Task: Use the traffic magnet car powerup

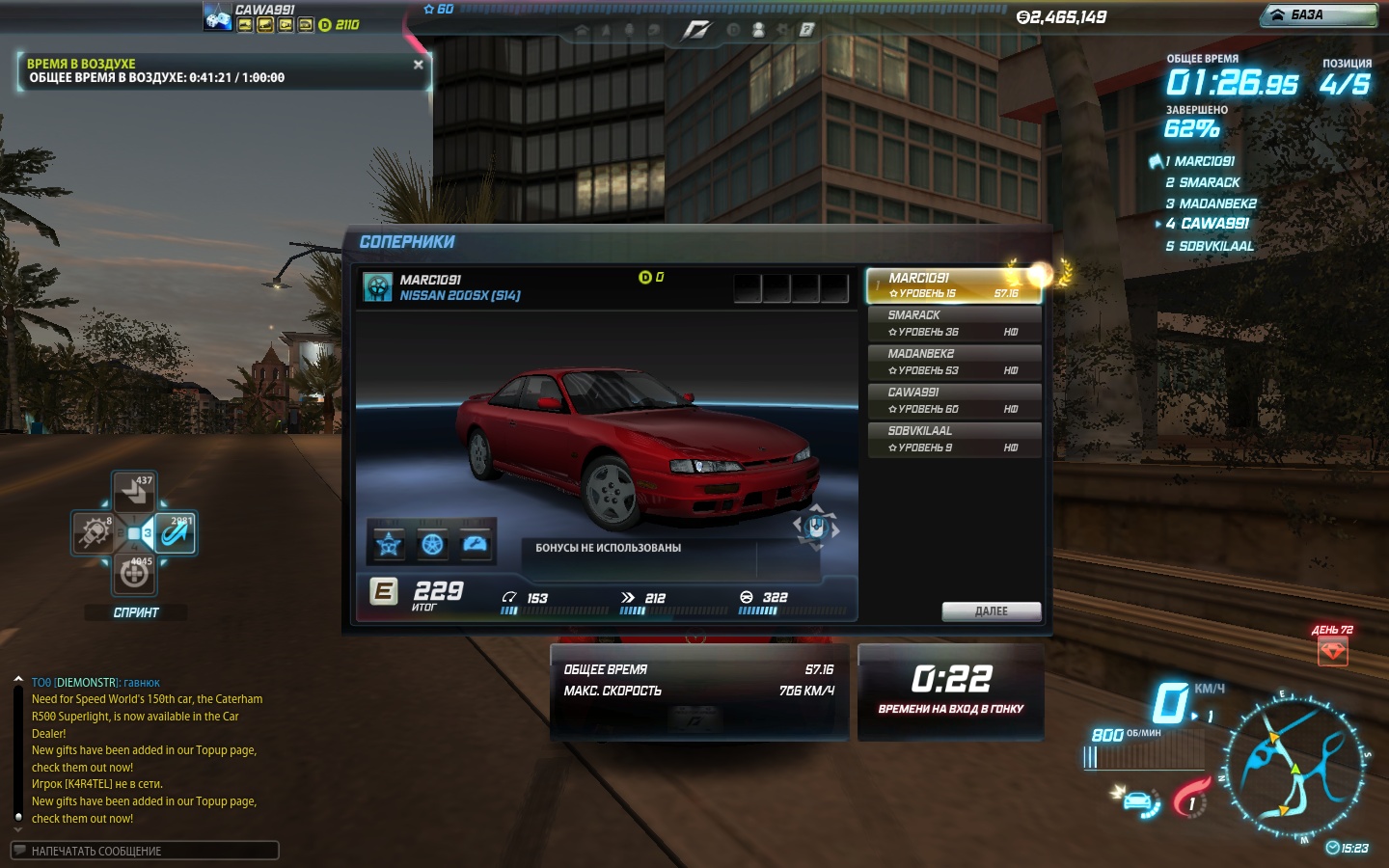Action: click(x=95, y=532)
